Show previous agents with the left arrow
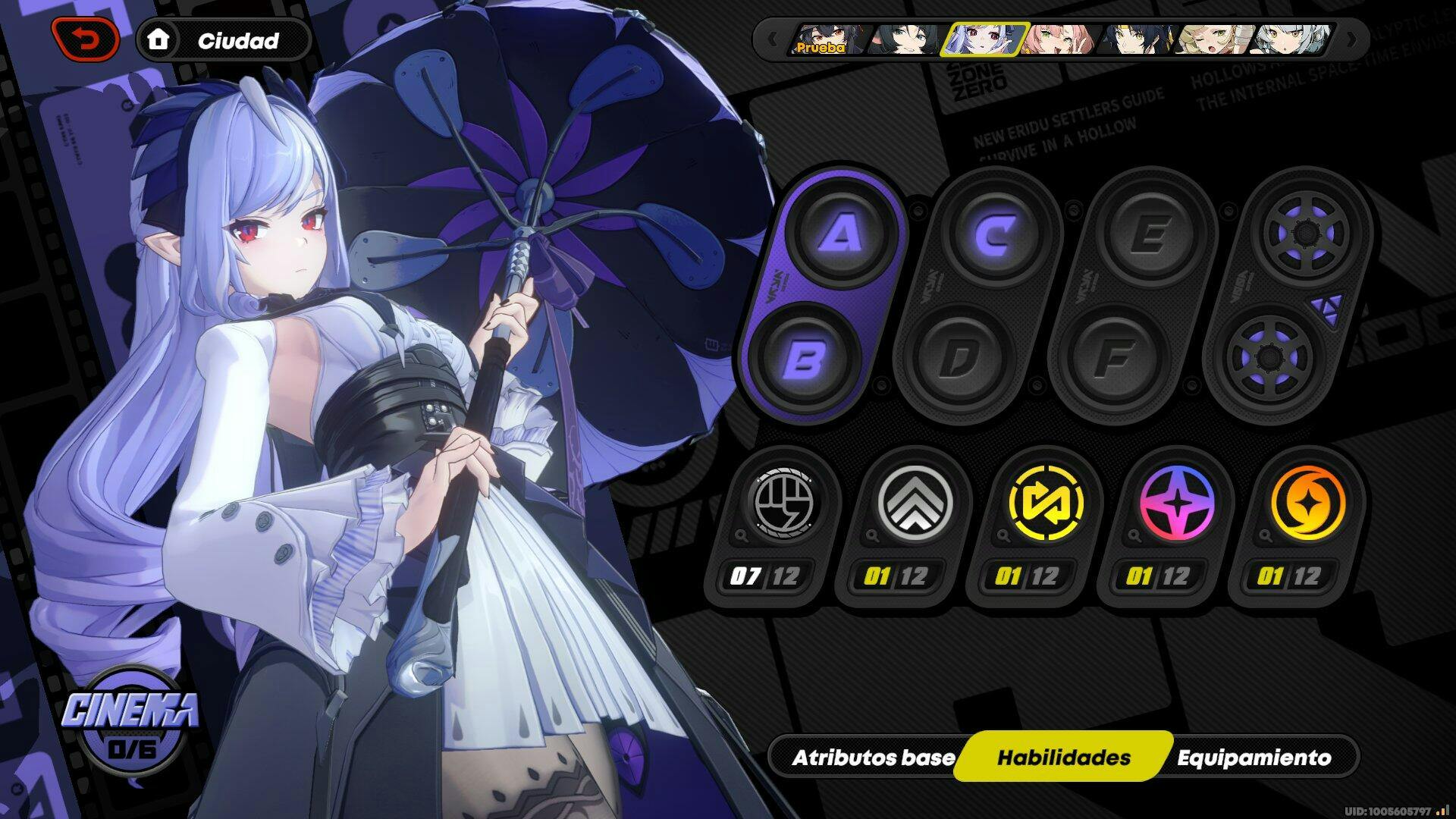This screenshot has width=1456, height=819. pos(772,39)
